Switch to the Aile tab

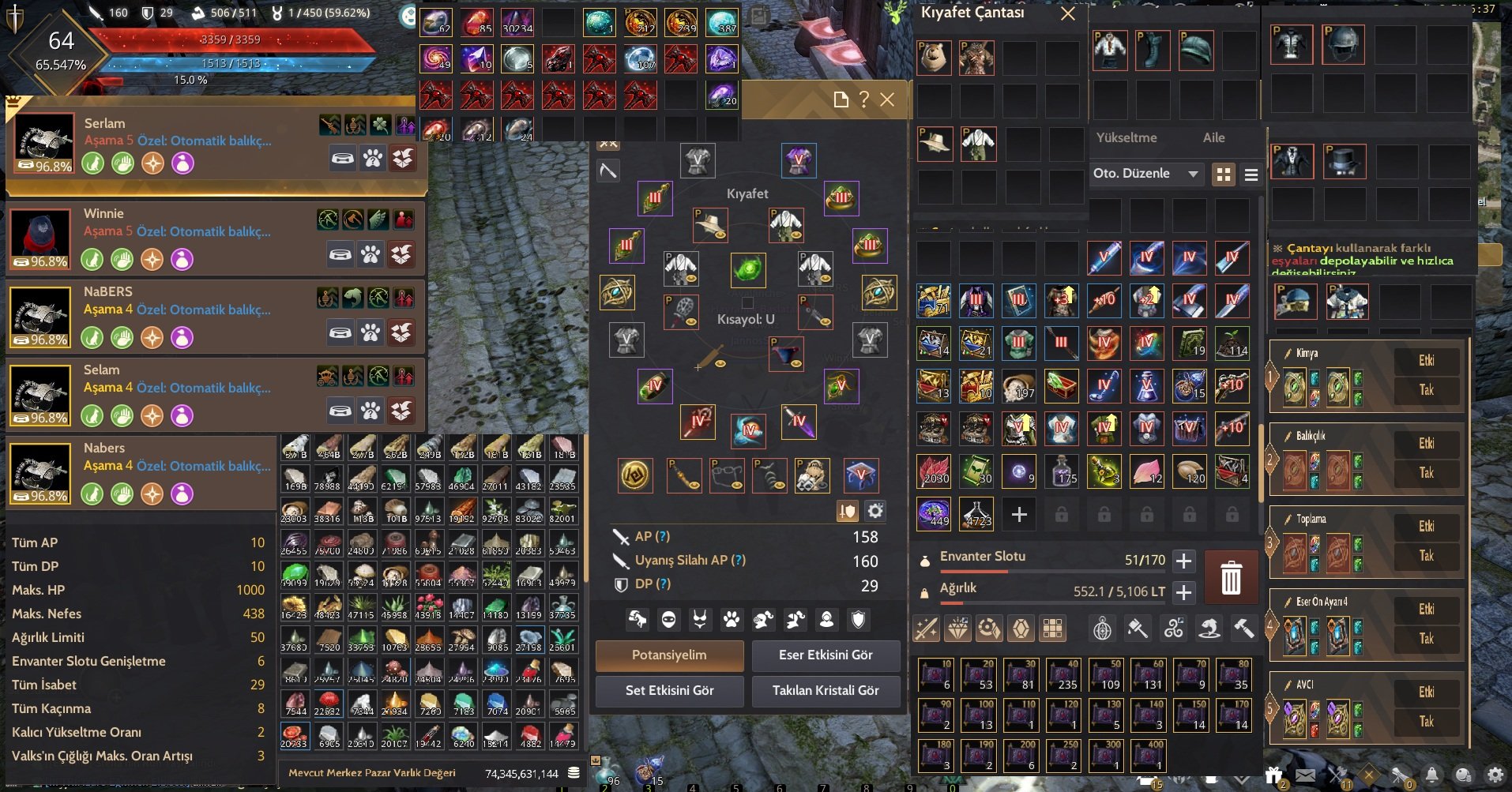1213,138
